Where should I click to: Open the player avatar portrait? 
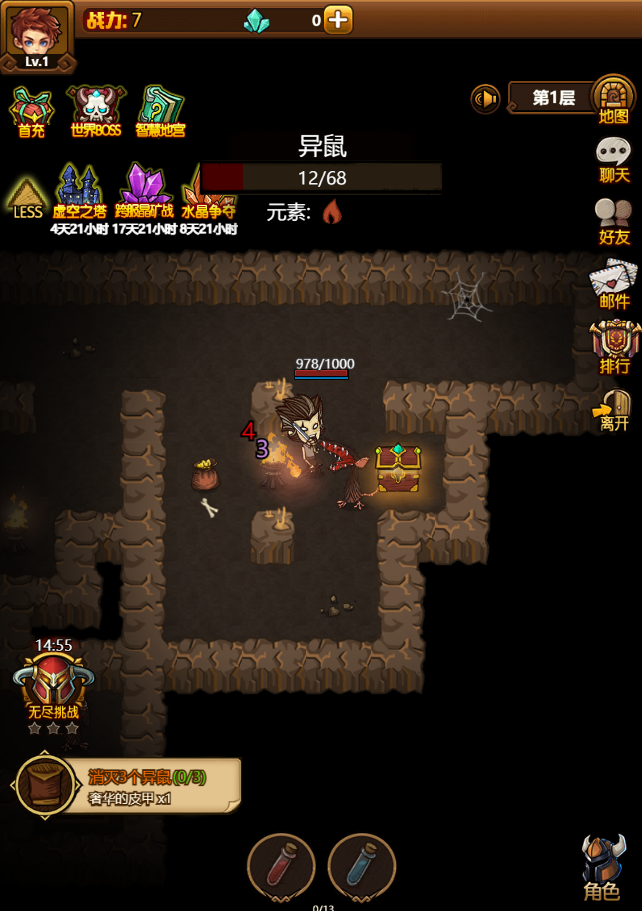37,33
